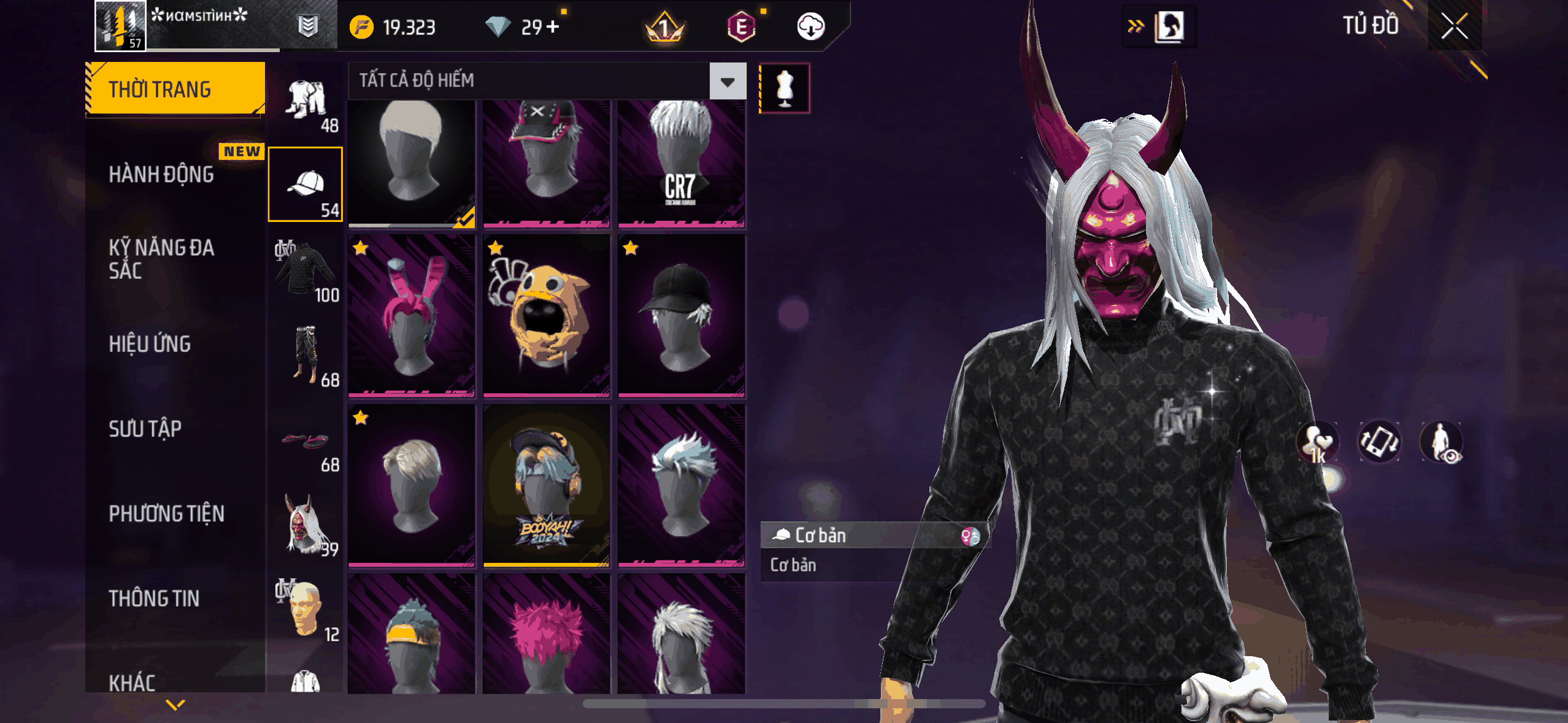
Task: Open the Kỹ Năng Đa Sắc tab
Action: tap(161, 259)
